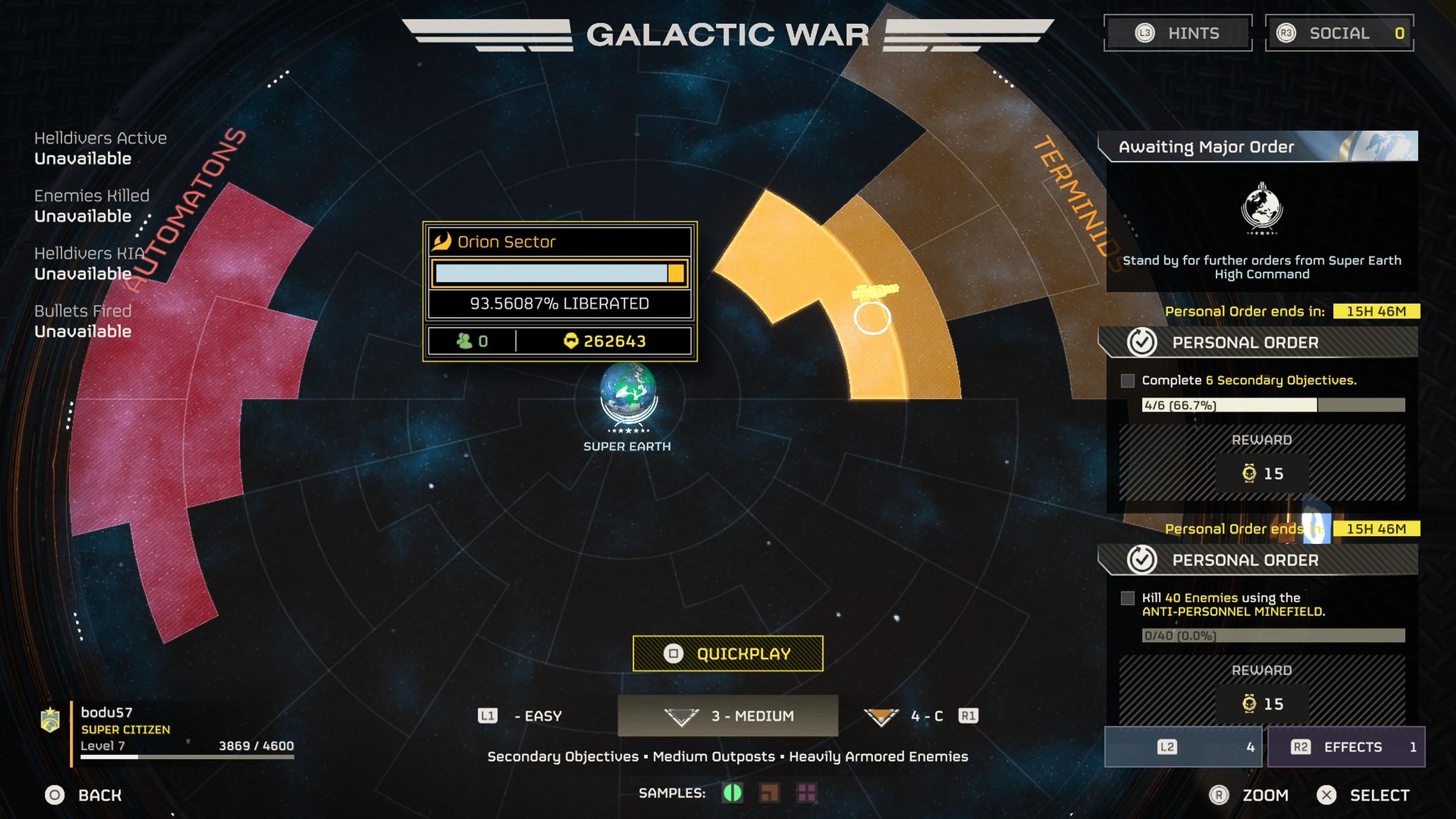Screen dimensions: 1456x819
Task: Toggle the R2 EFFECTS filter
Action: [1346, 746]
